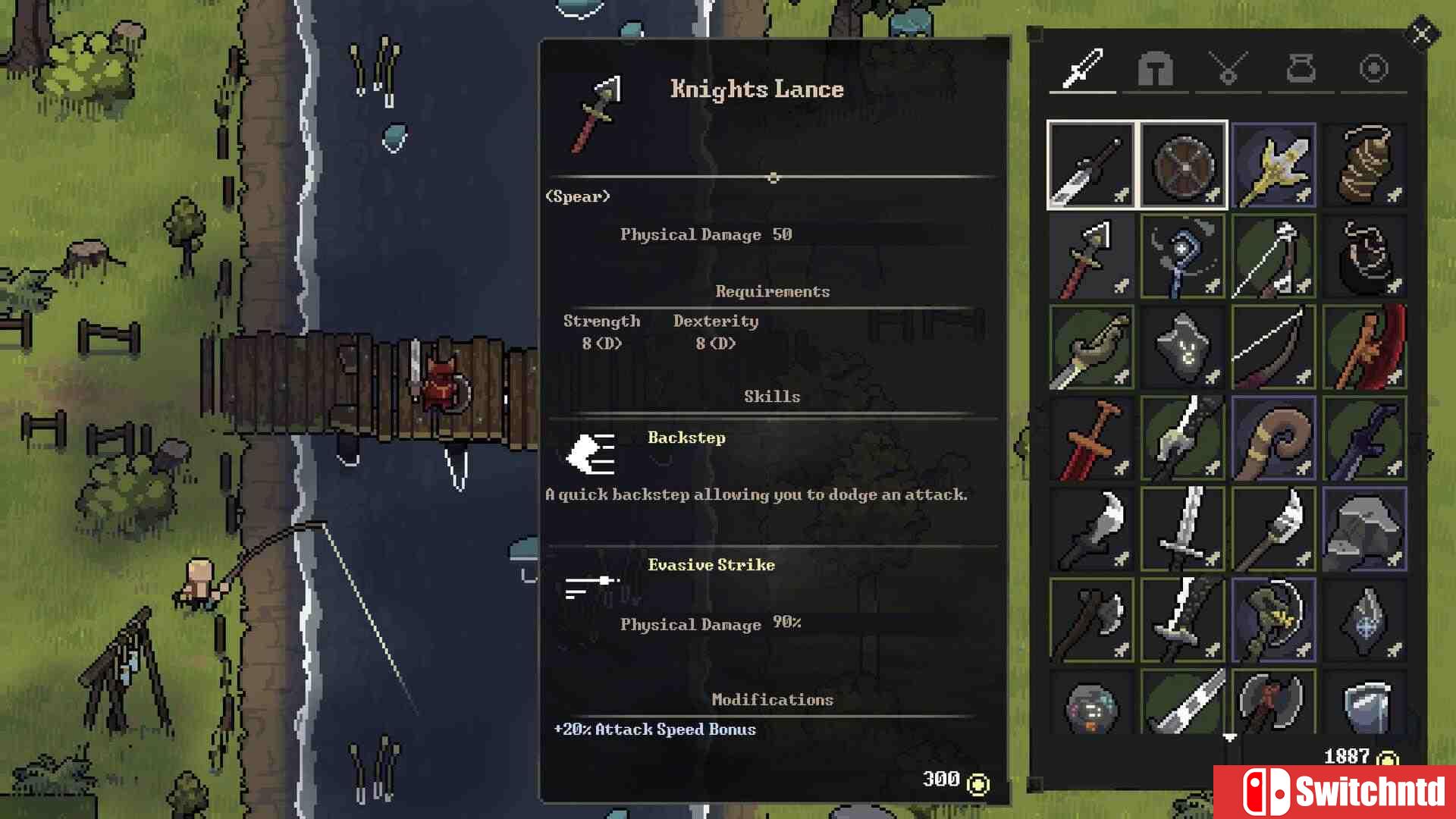
Task: Switch to the necklace accessories tab
Action: [1228, 69]
